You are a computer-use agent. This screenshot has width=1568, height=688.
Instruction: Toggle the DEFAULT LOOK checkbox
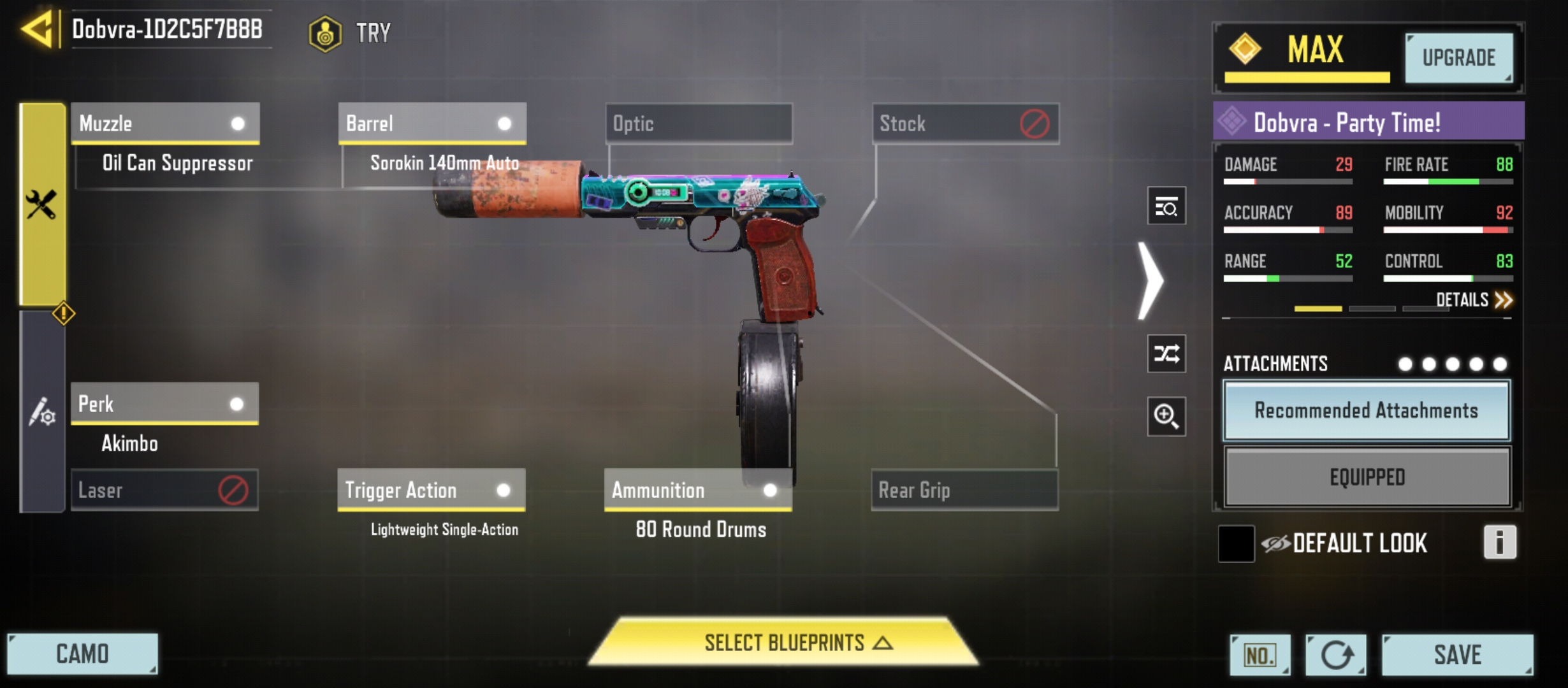[x=1236, y=544]
